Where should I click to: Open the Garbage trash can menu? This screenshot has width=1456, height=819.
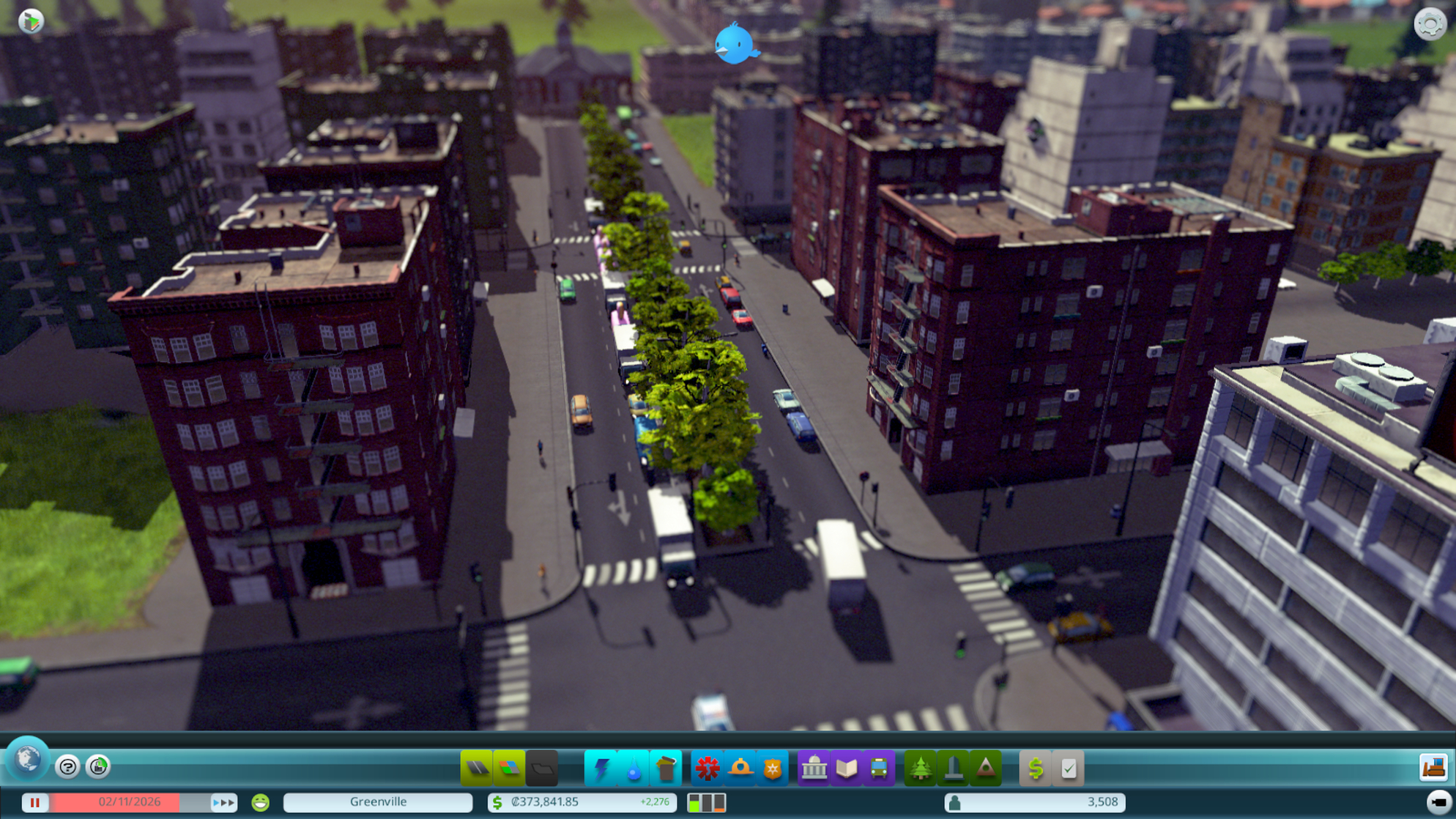coord(666,768)
